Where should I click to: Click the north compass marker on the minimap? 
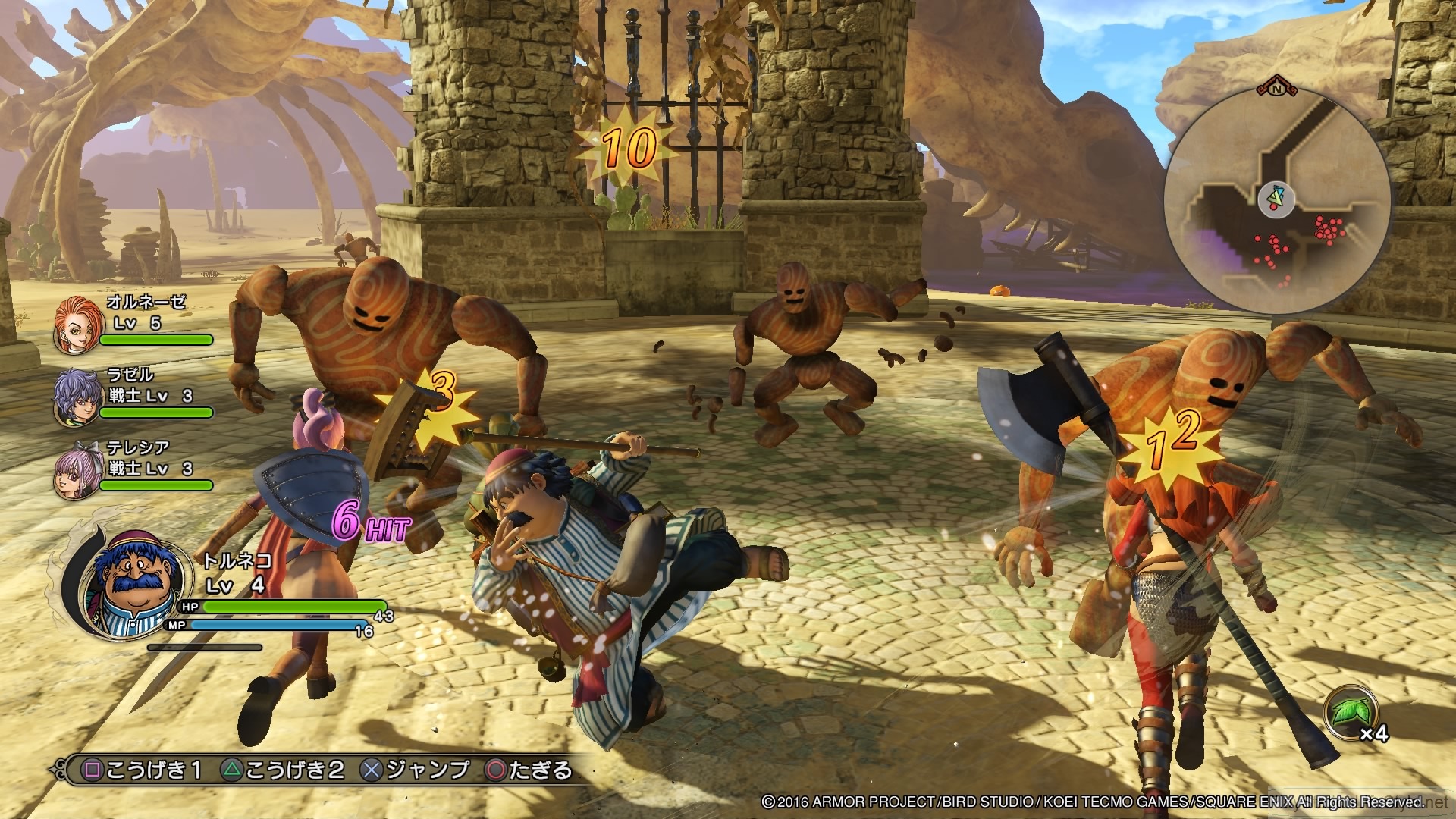coord(1278,89)
